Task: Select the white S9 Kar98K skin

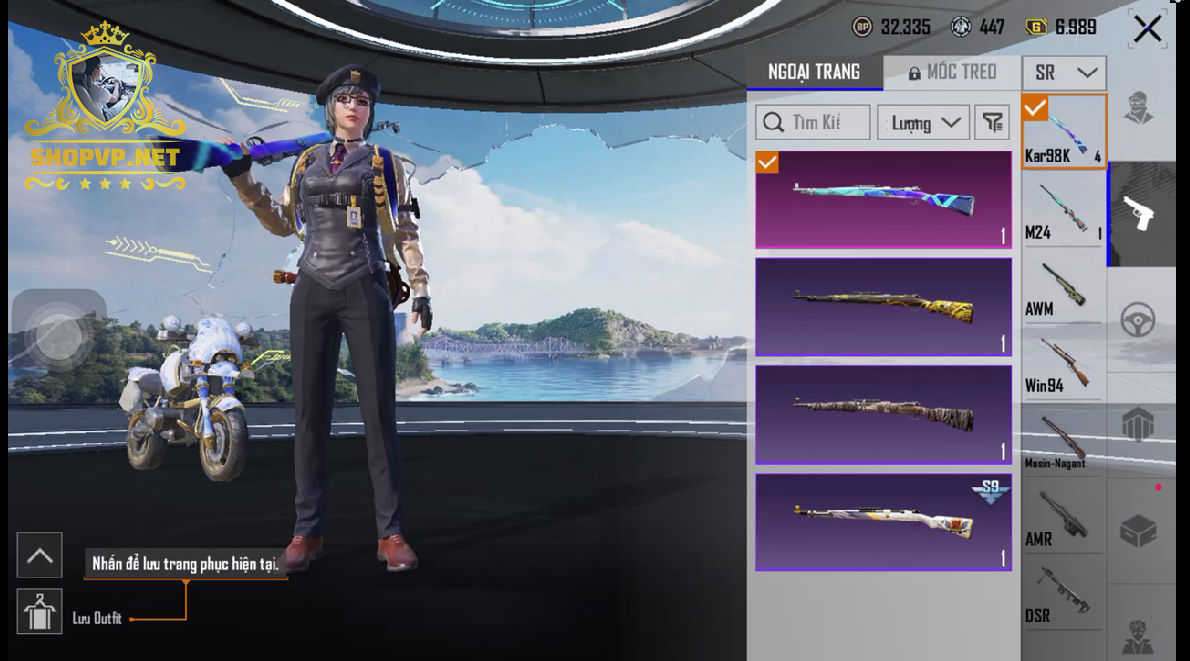Action: 883,522
